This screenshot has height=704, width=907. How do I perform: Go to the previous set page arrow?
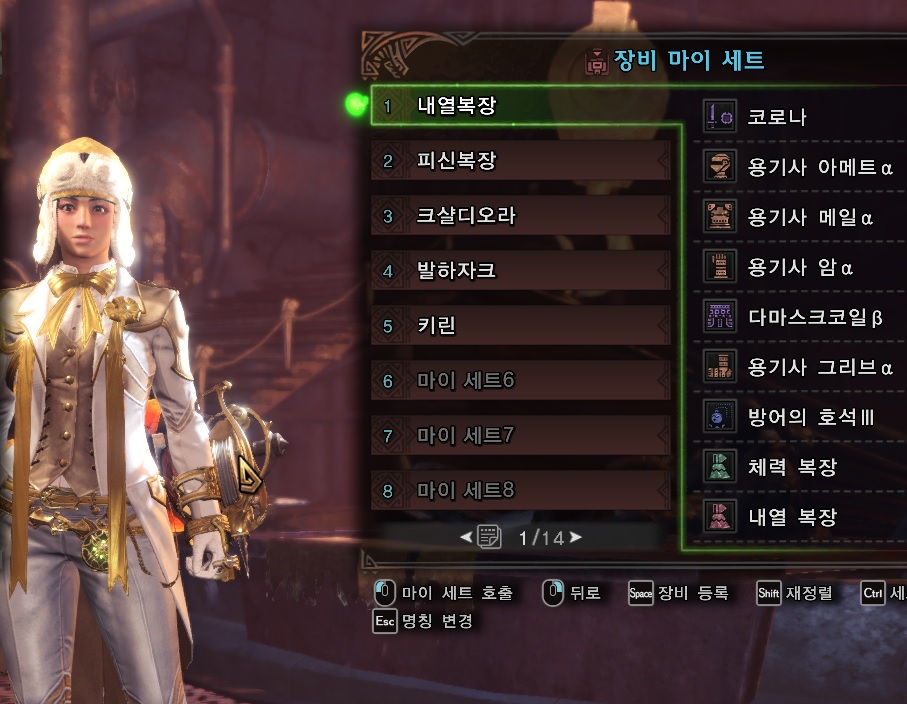pyautogui.click(x=465, y=538)
